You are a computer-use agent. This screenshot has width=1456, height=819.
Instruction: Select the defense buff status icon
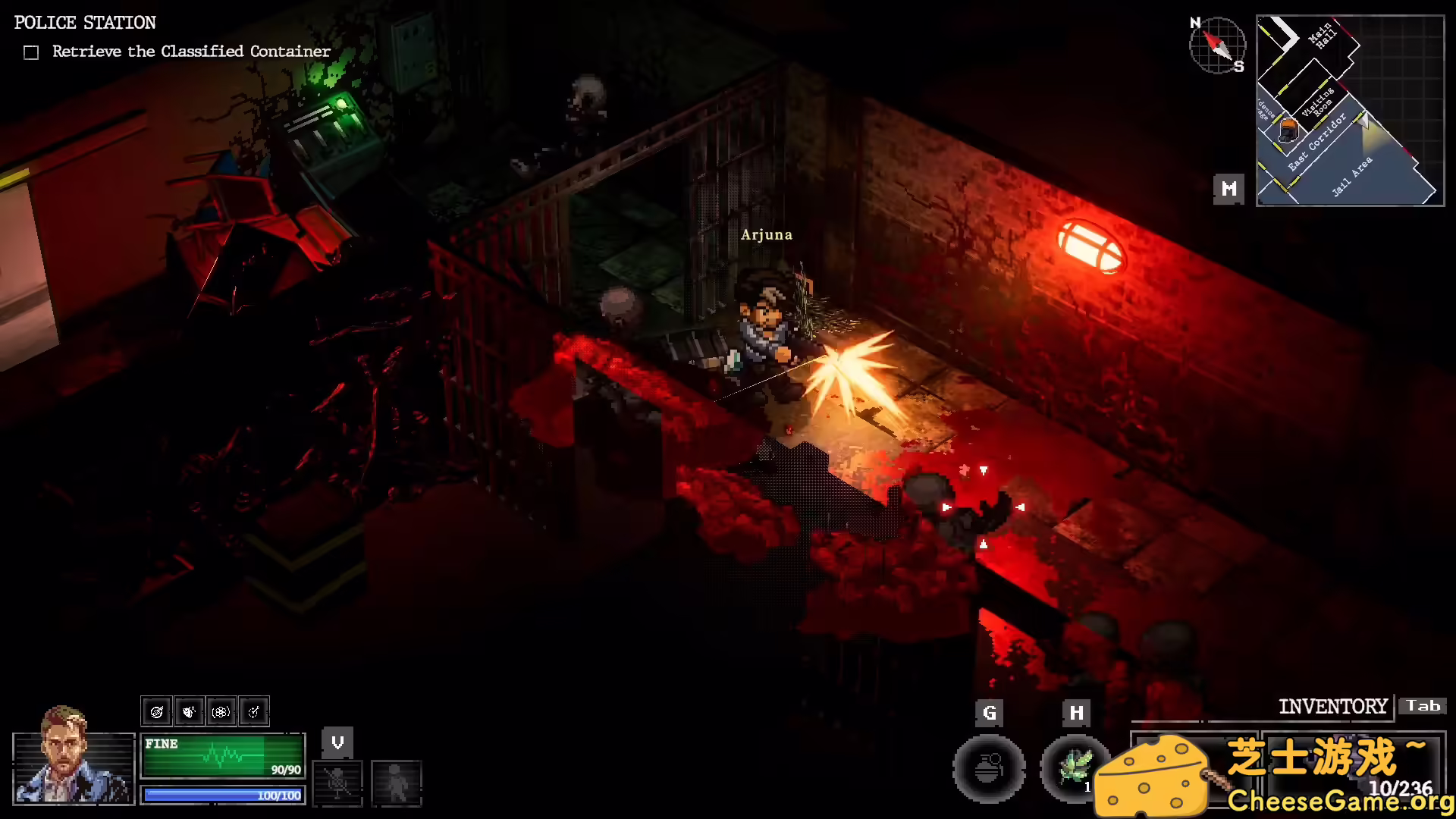coord(190,711)
